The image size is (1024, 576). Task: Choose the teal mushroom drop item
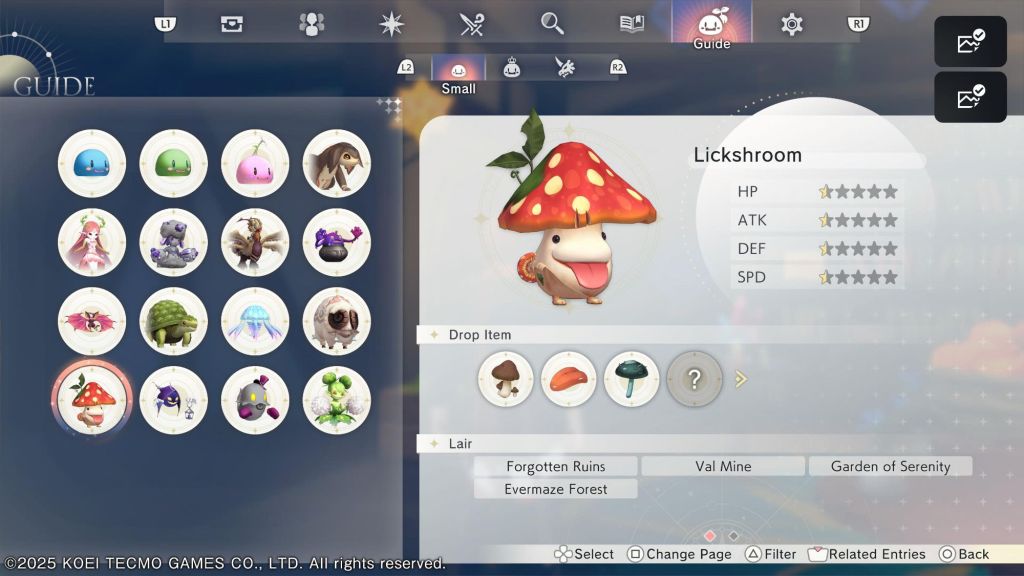coord(632,379)
